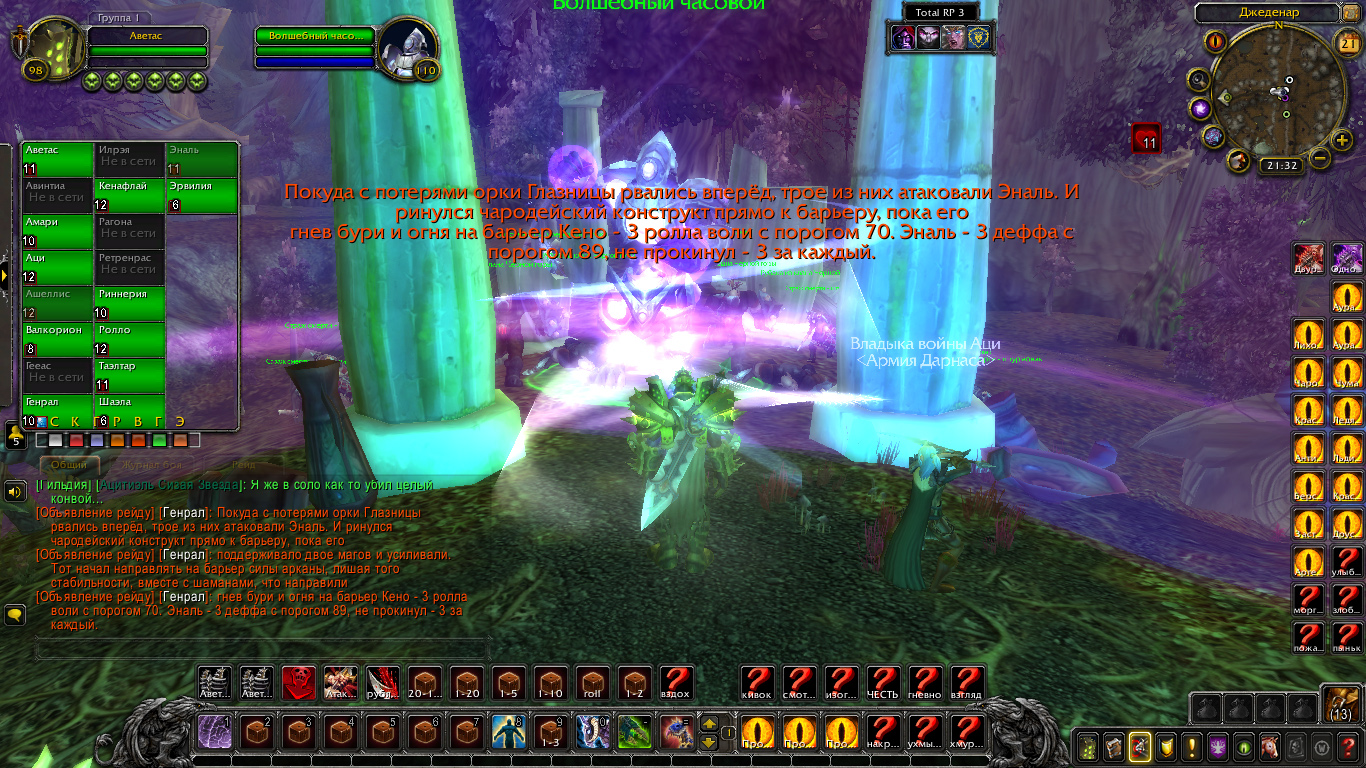Viewport: 1366px width, 768px height.
Task: Use the 'roll' macro button
Action: tap(593, 682)
